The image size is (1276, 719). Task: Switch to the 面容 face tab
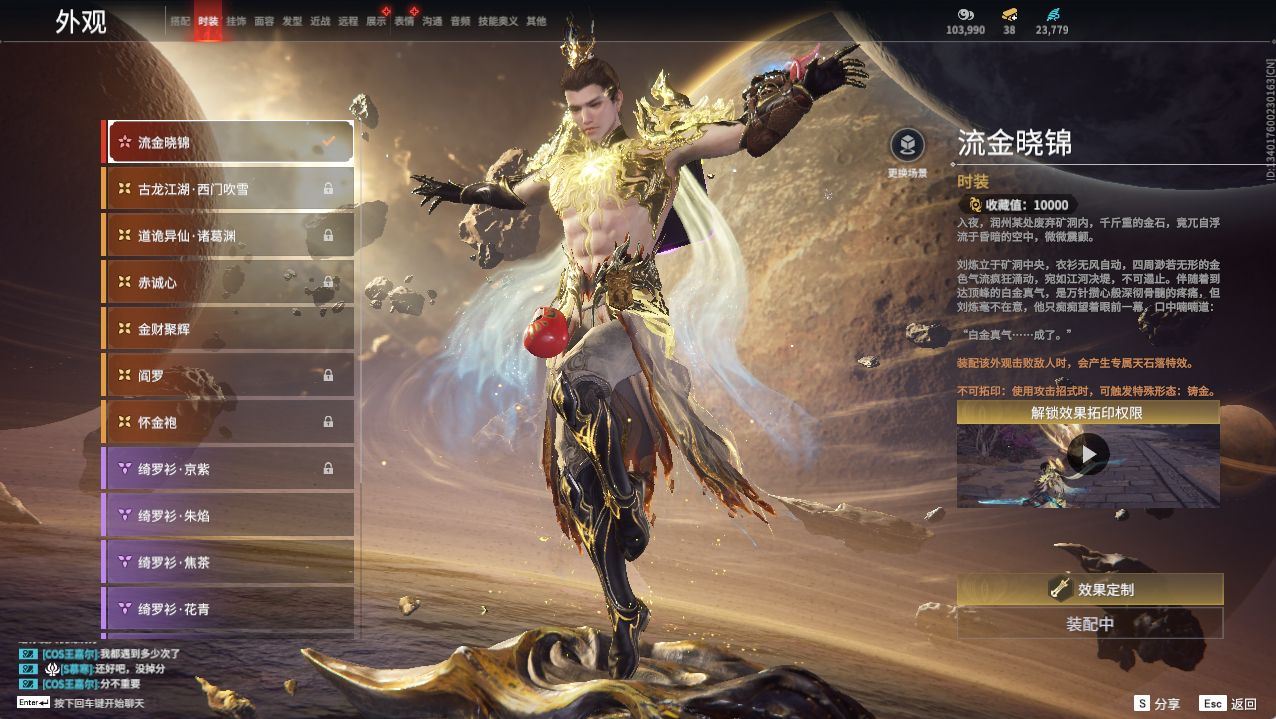tap(264, 21)
